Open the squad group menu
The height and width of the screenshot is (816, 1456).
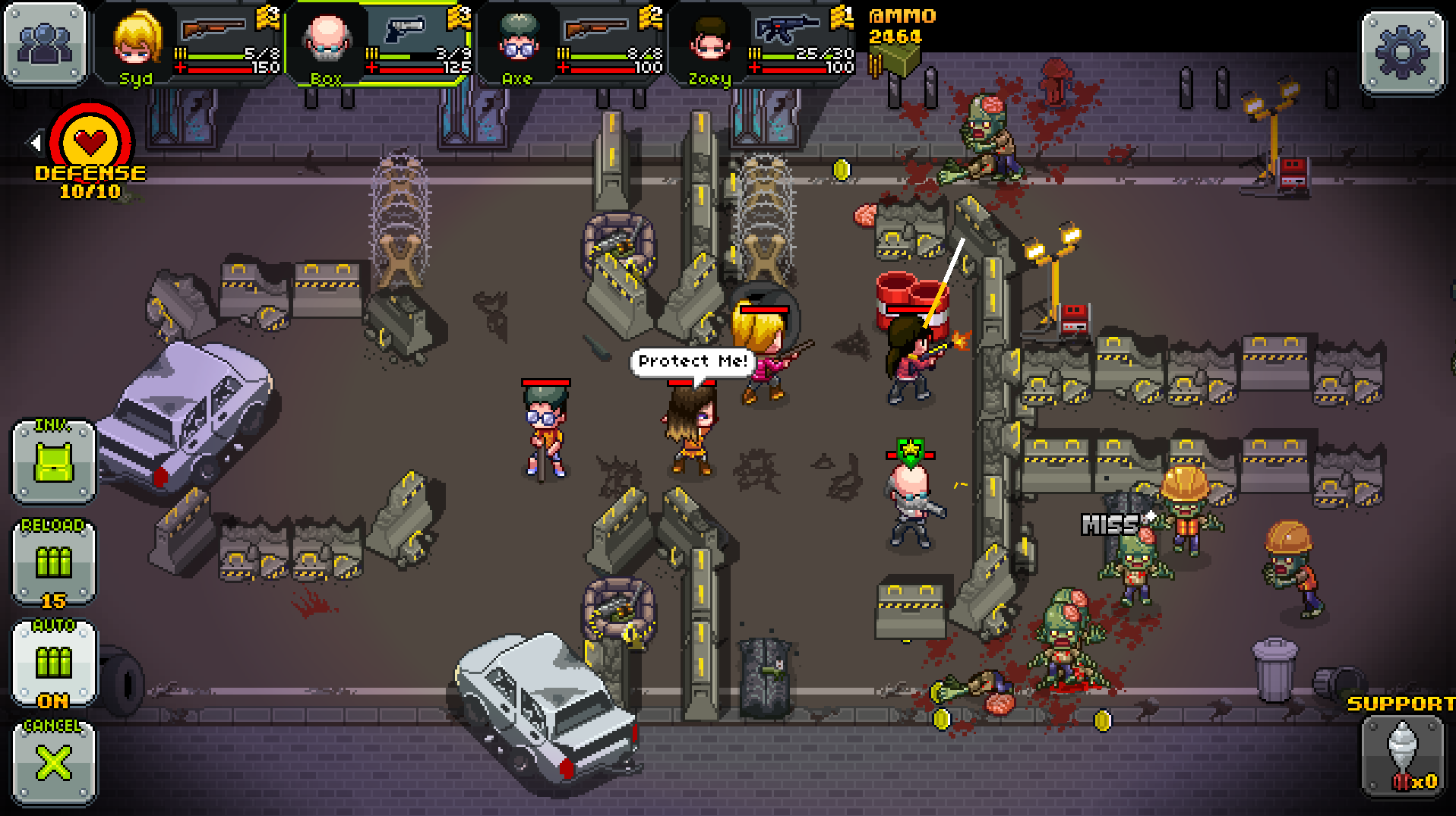point(45,44)
